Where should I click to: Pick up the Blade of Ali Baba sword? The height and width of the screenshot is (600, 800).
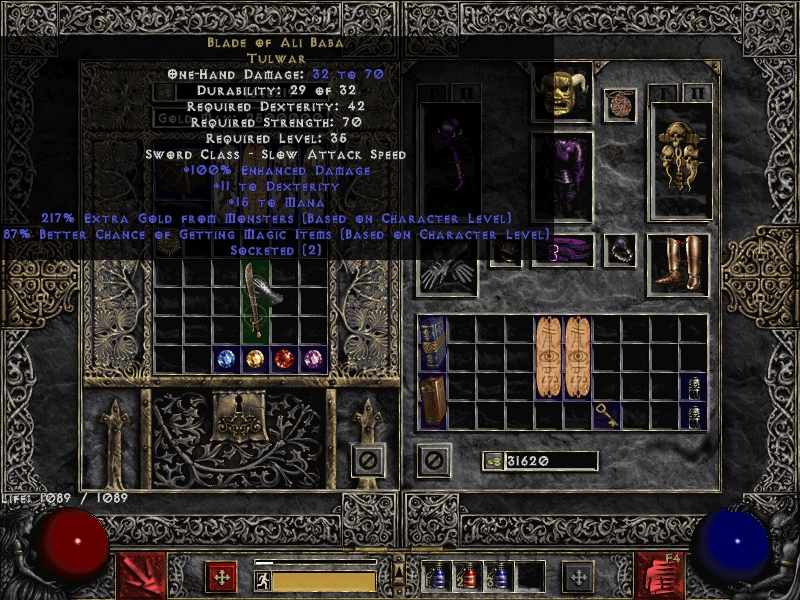click(x=256, y=302)
